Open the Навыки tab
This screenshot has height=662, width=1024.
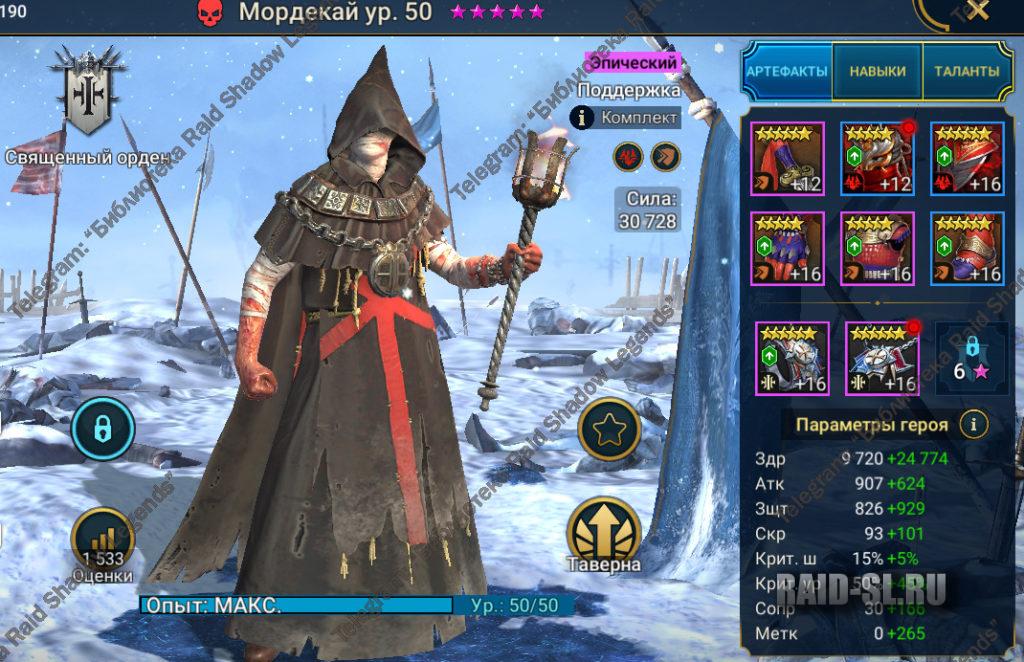877,72
